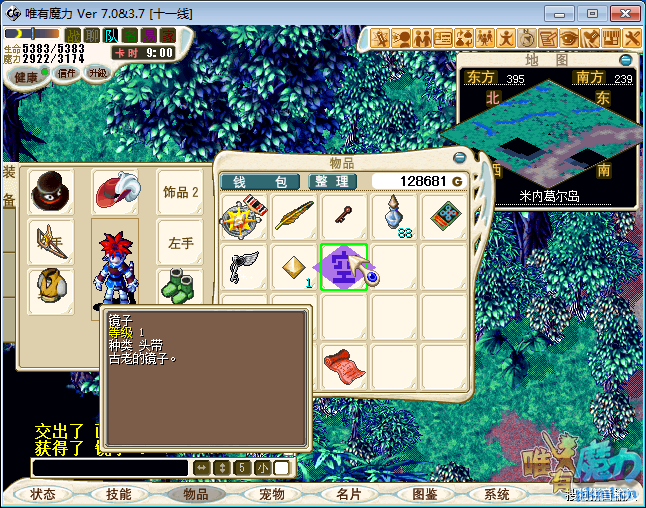Switch to the 技能 skills tab
The height and width of the screenshot is (508, 646).
pyautogui.click(x=118, y=494)
